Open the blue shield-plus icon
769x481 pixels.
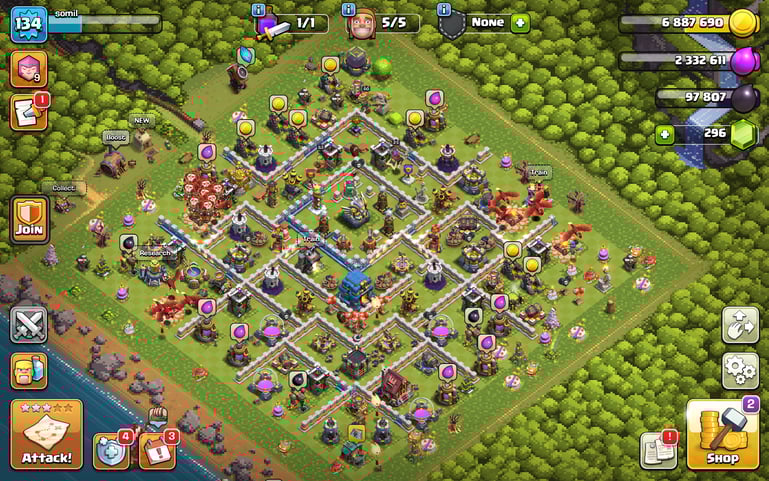click(x=110, y=451)
